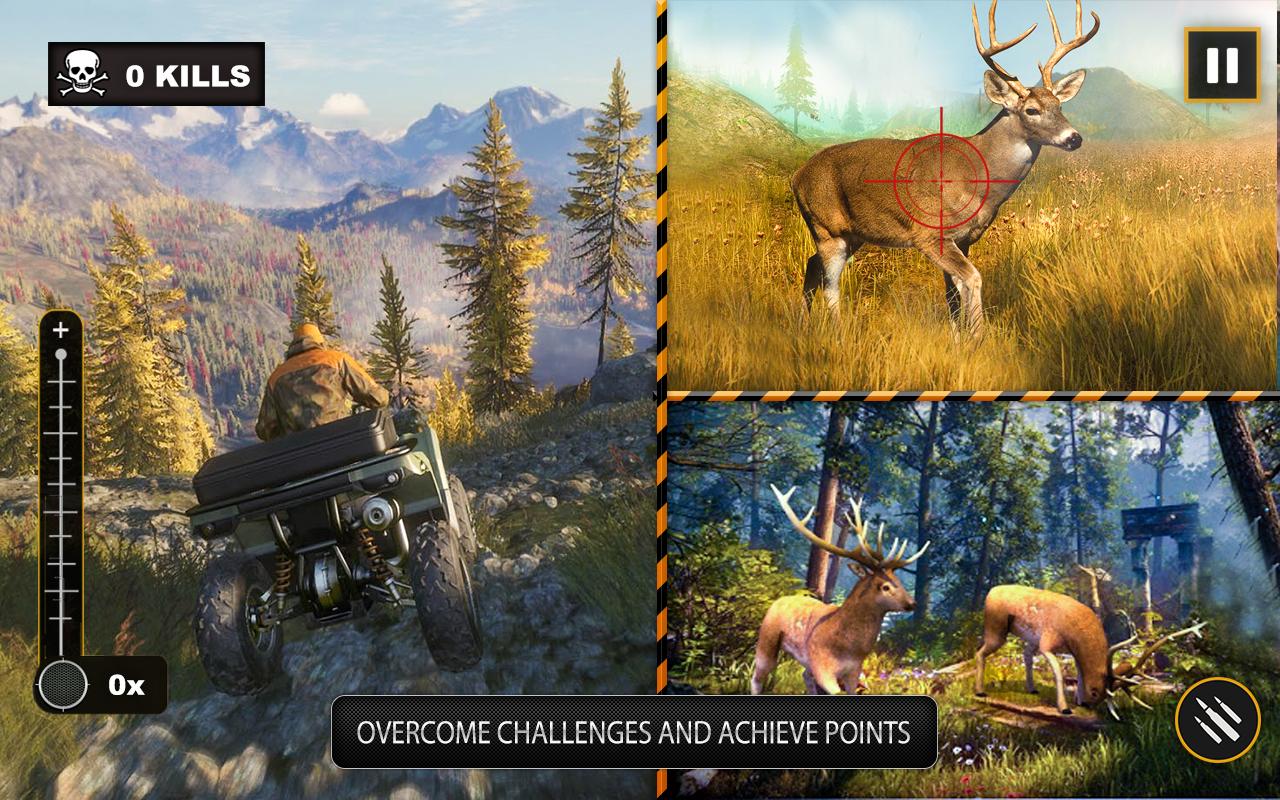
Task: Toggle the zoom multiplier indicator
Action: tap(126, 685)
